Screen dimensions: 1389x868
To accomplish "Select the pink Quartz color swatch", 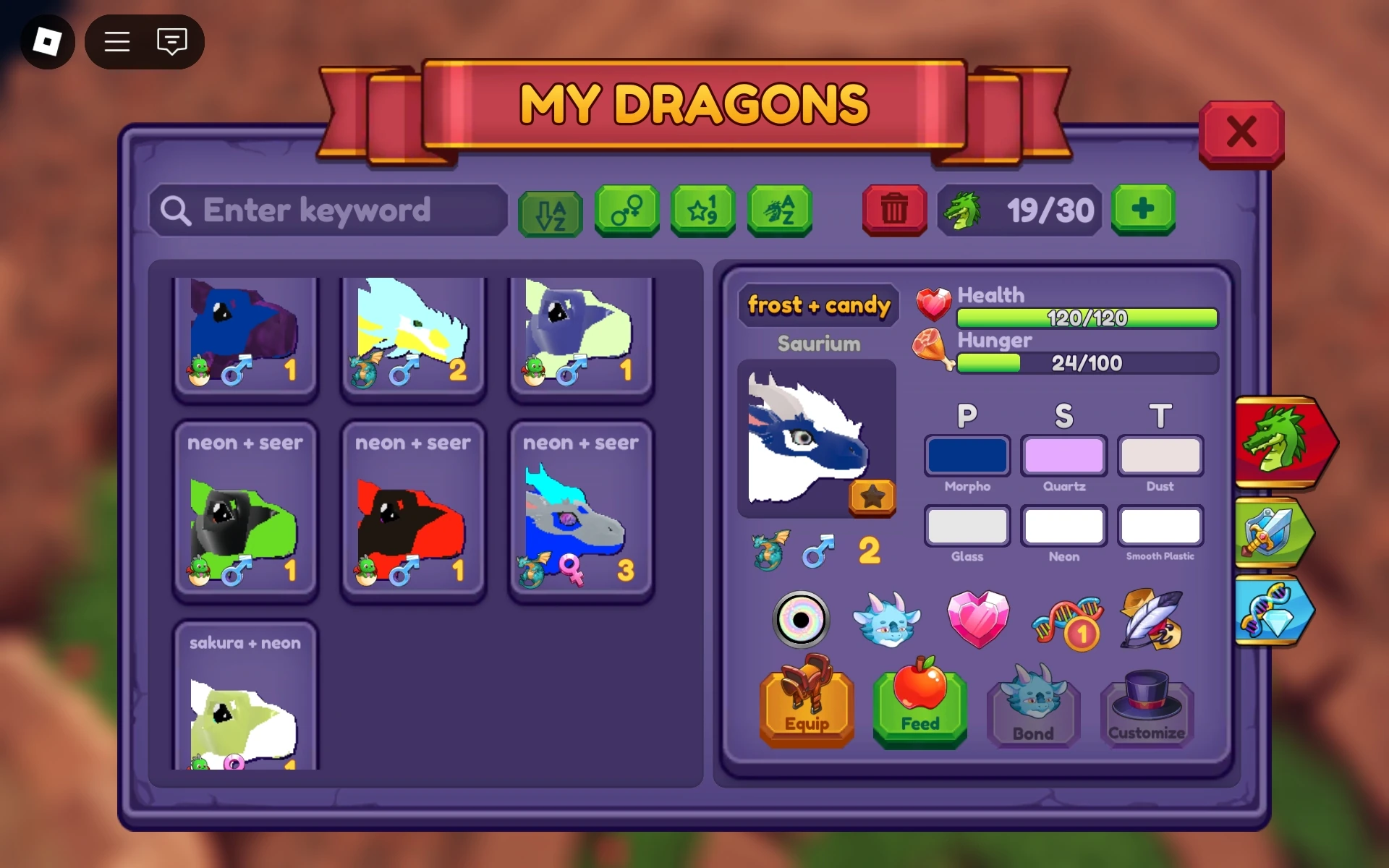I will click(1063, 456).
